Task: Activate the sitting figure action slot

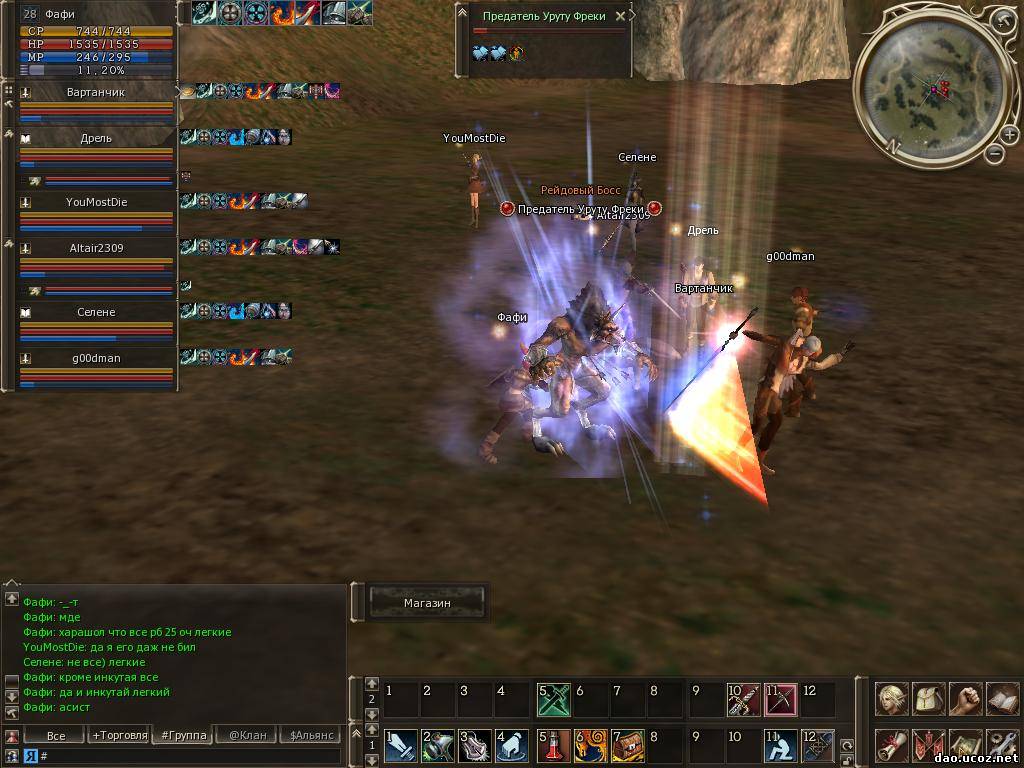Action: coord(780,746)
